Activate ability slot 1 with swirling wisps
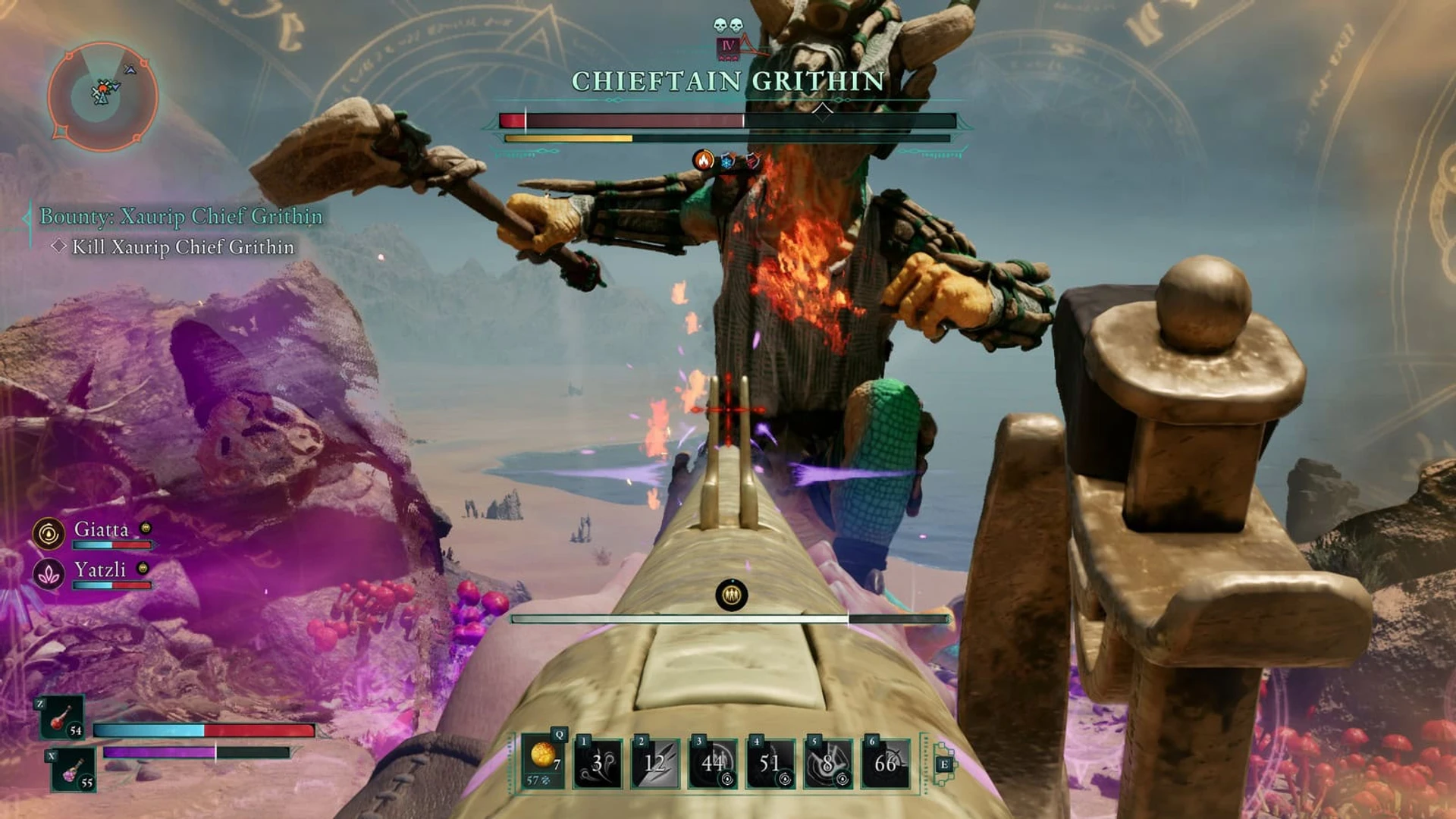This screenshot has height=819, width=1456. [598, 763]
